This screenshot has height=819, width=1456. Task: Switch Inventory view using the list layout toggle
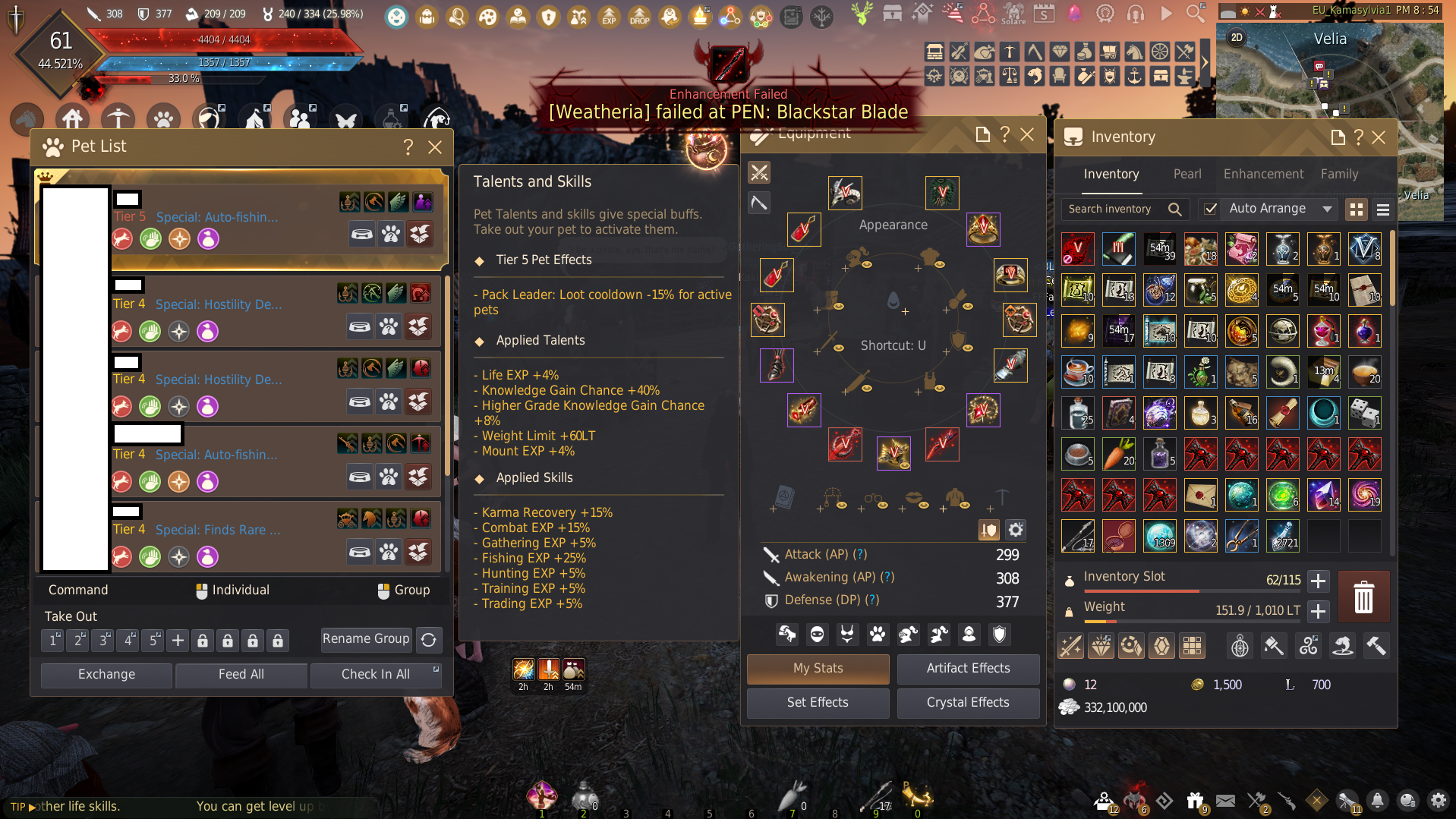point(1383,209)
